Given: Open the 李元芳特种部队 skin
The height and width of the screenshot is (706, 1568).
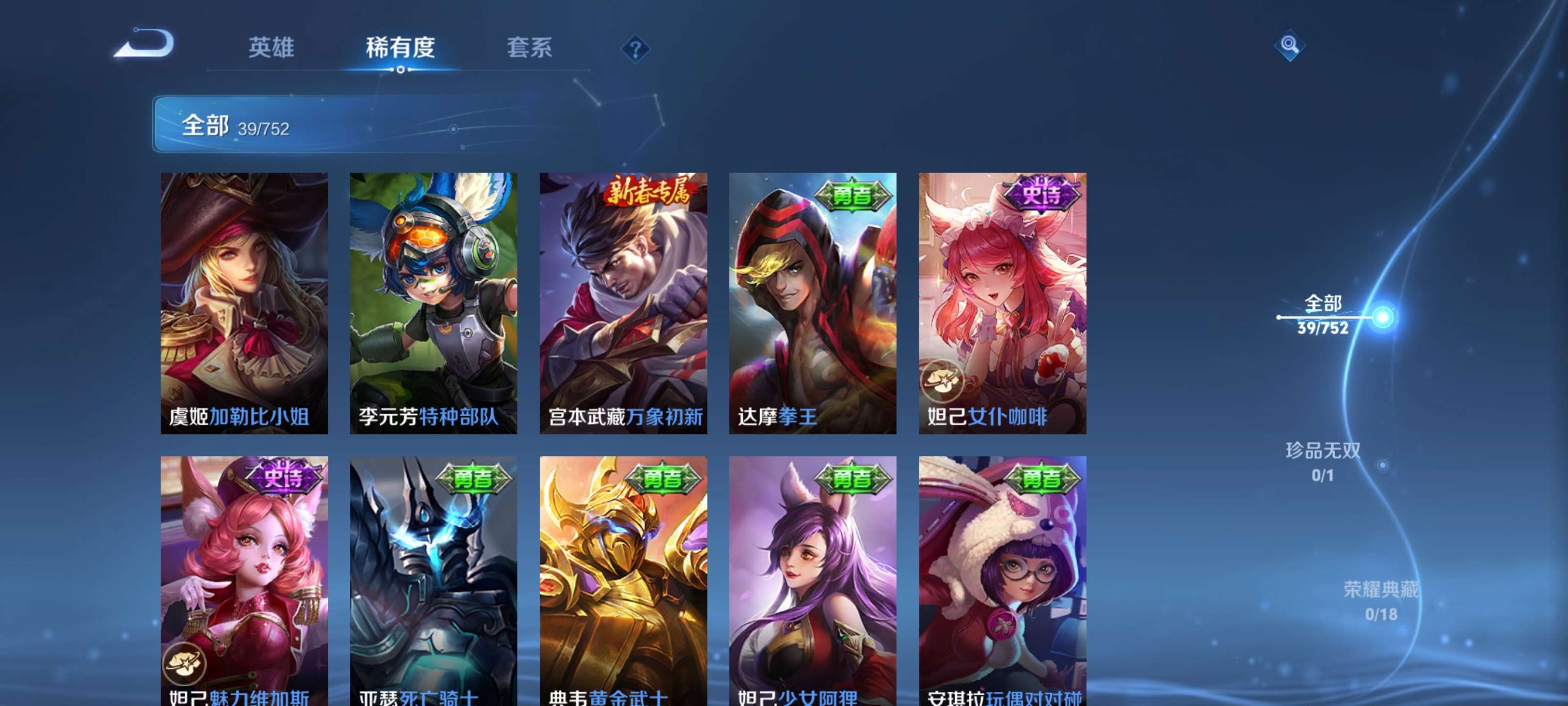Looking at the screenshot, I should tap(435, 303).
